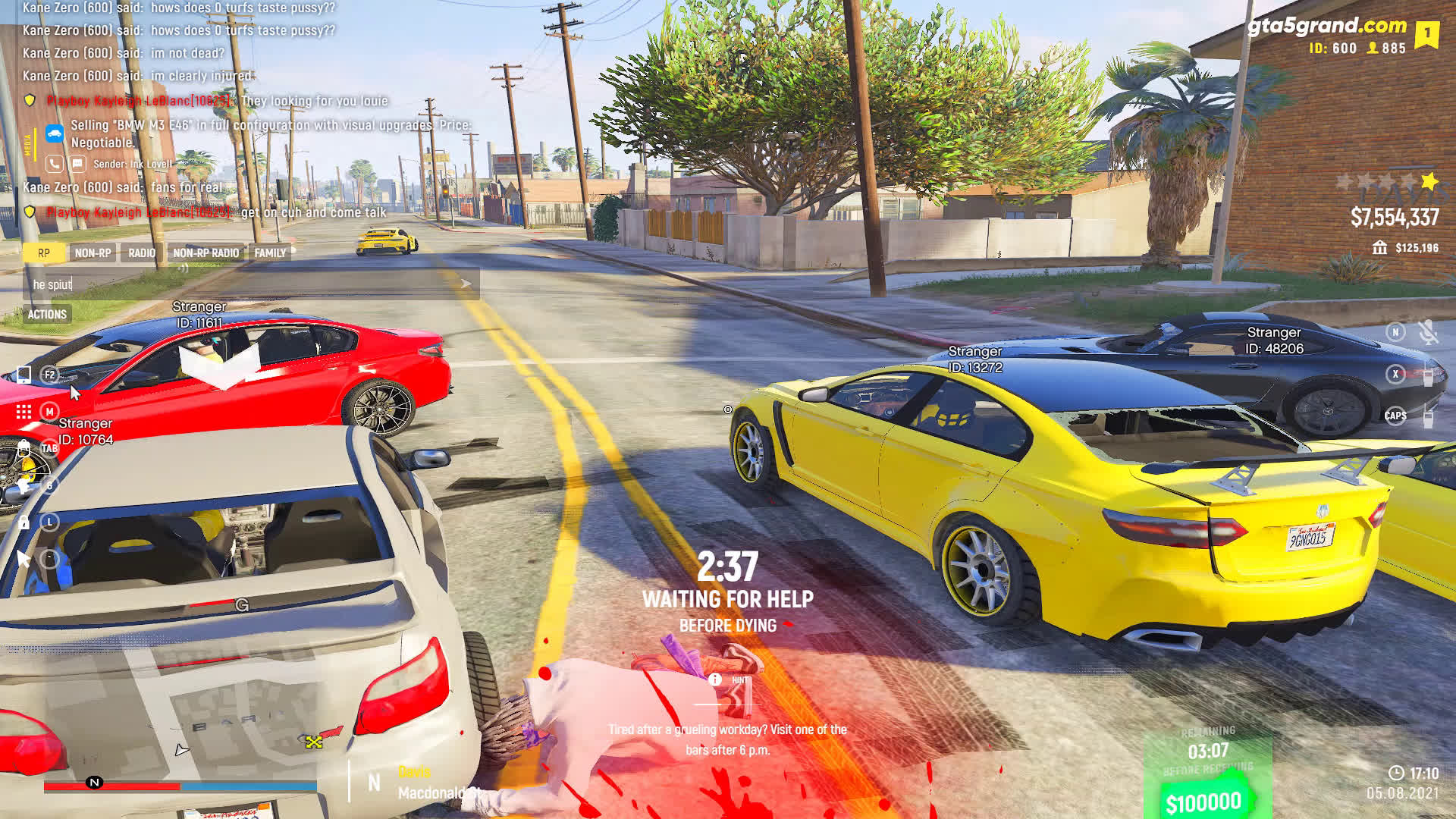1456x819 pixels.
Task: Toggle the muted microphone icon
Action: pyautogui.click(x=1427, y=332)
